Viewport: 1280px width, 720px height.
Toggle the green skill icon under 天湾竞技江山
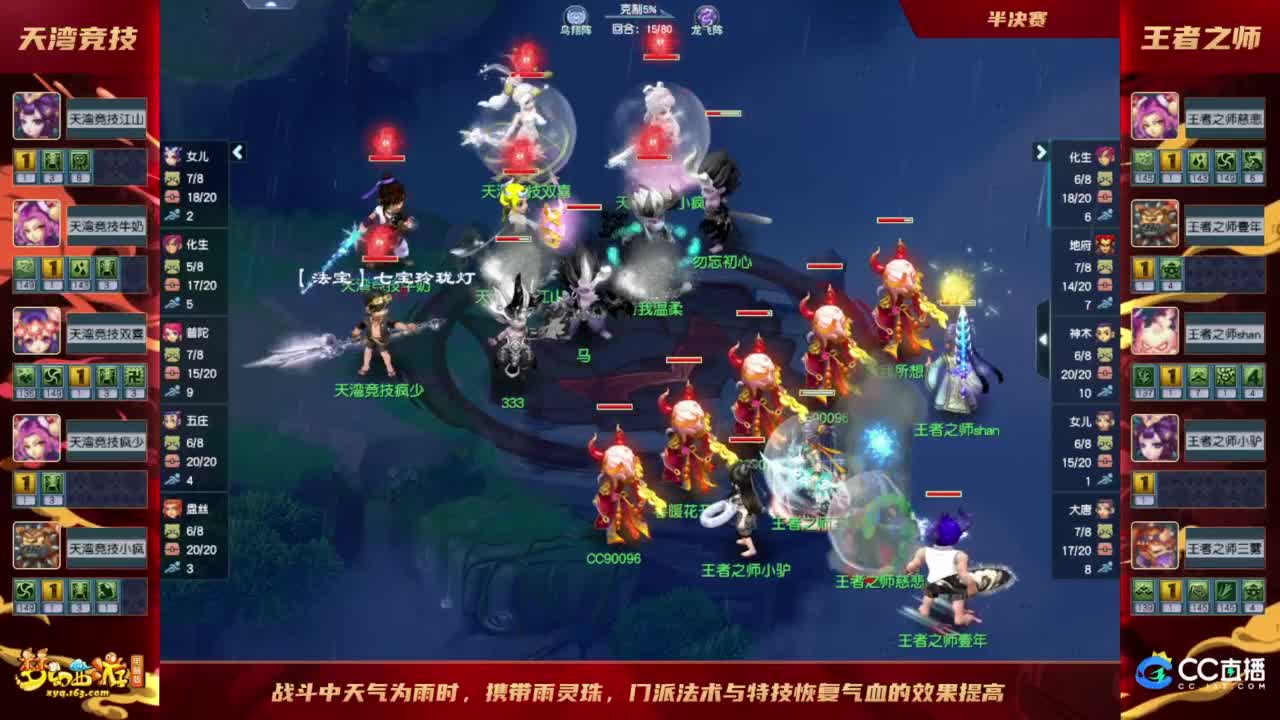coord(53,160)
